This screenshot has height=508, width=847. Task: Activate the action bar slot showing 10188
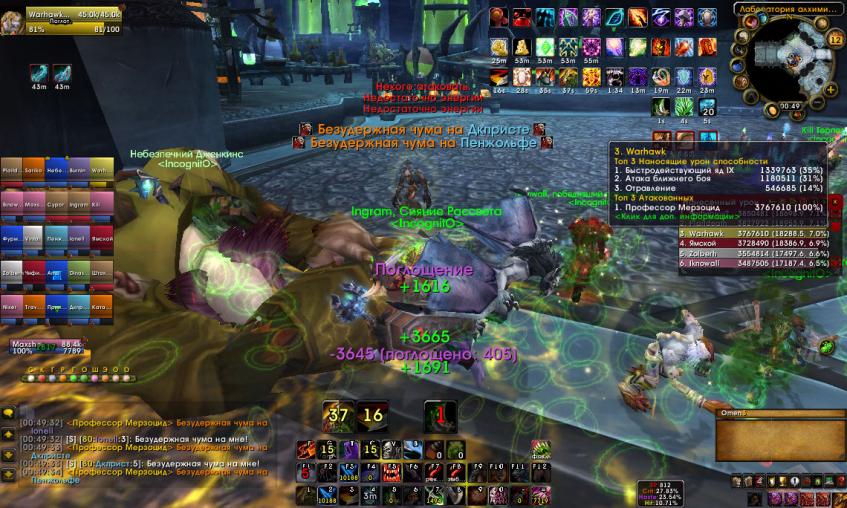coord(351,493)
